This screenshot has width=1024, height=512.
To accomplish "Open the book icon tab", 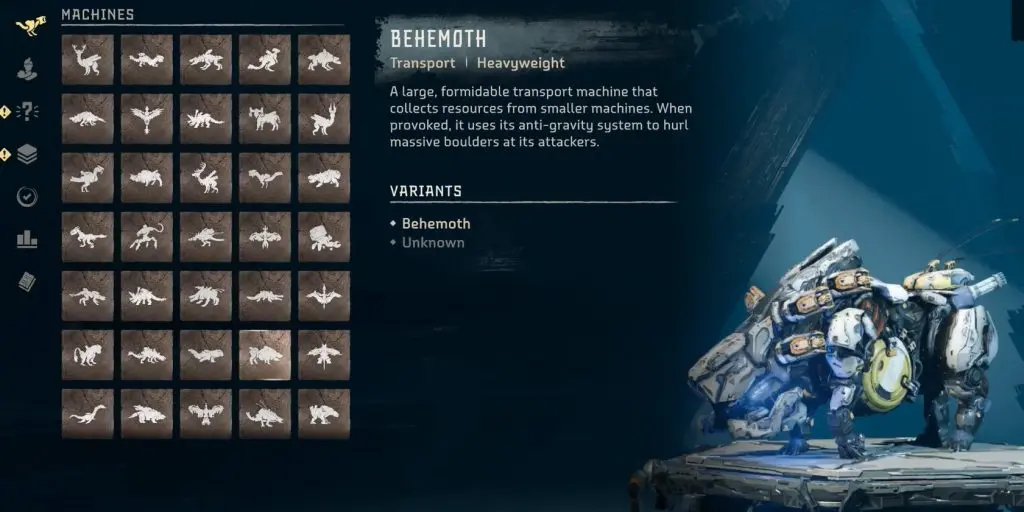I will click(x=28, y=282).
